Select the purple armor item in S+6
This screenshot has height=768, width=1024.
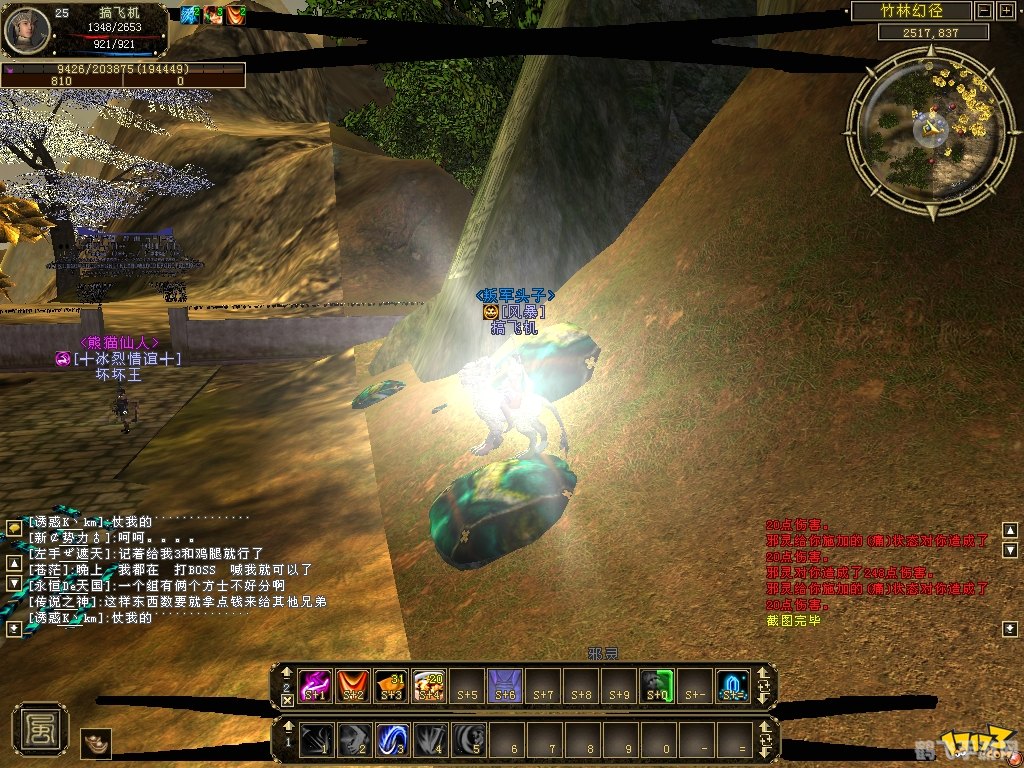click(x=506, y=685)
